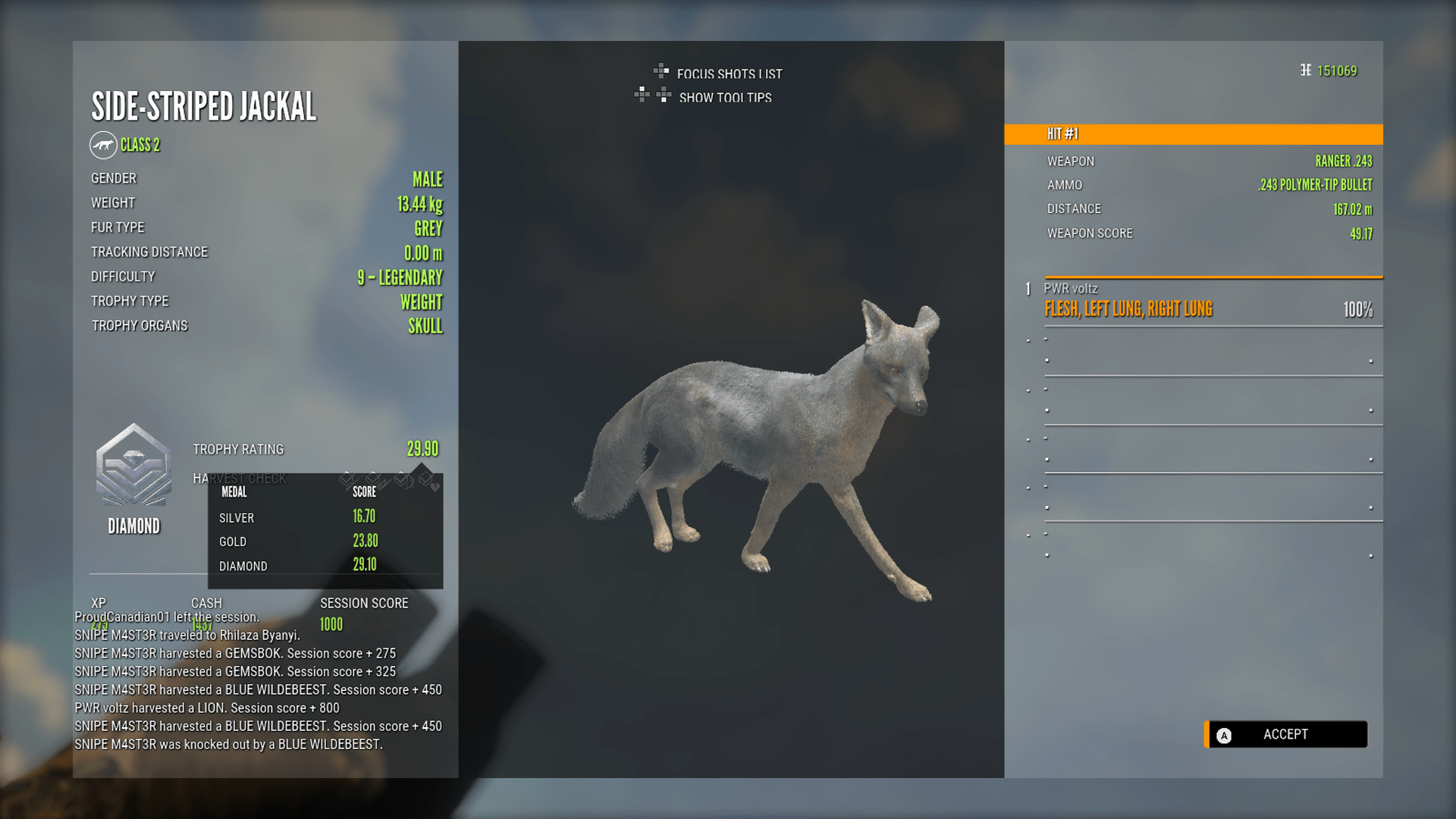Viewport: 1456px width, 819px height.
Task: Toggle the Focus Shots List display
Action: [x=730, y=74]
